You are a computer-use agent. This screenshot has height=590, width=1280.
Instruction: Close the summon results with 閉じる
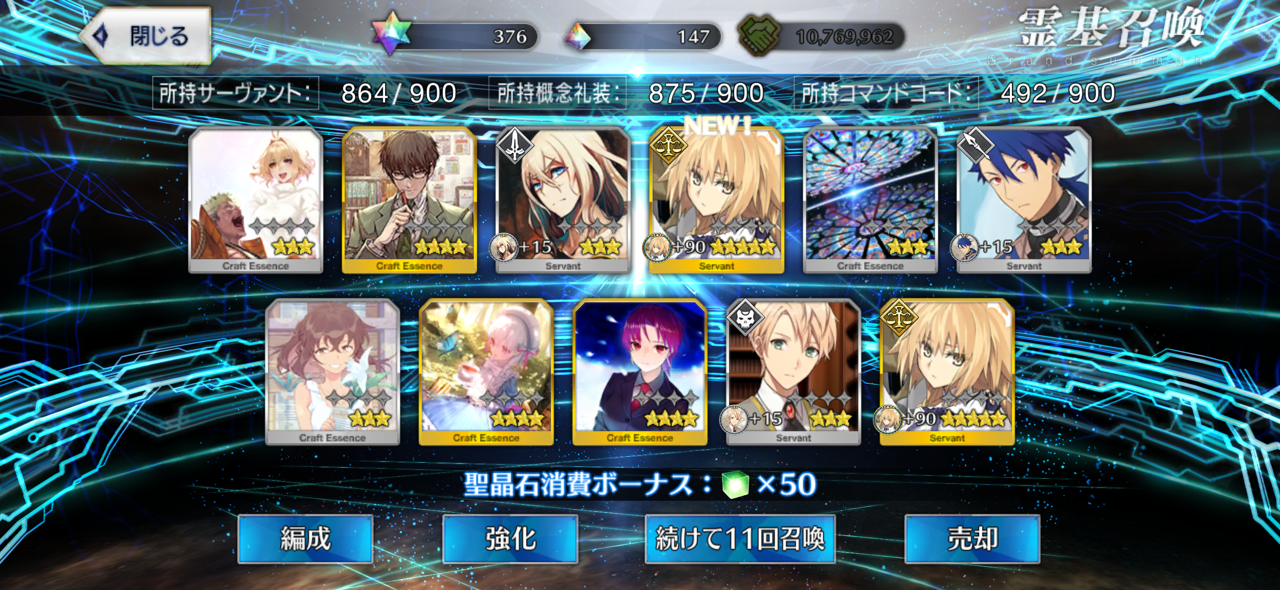click(145, 37)
